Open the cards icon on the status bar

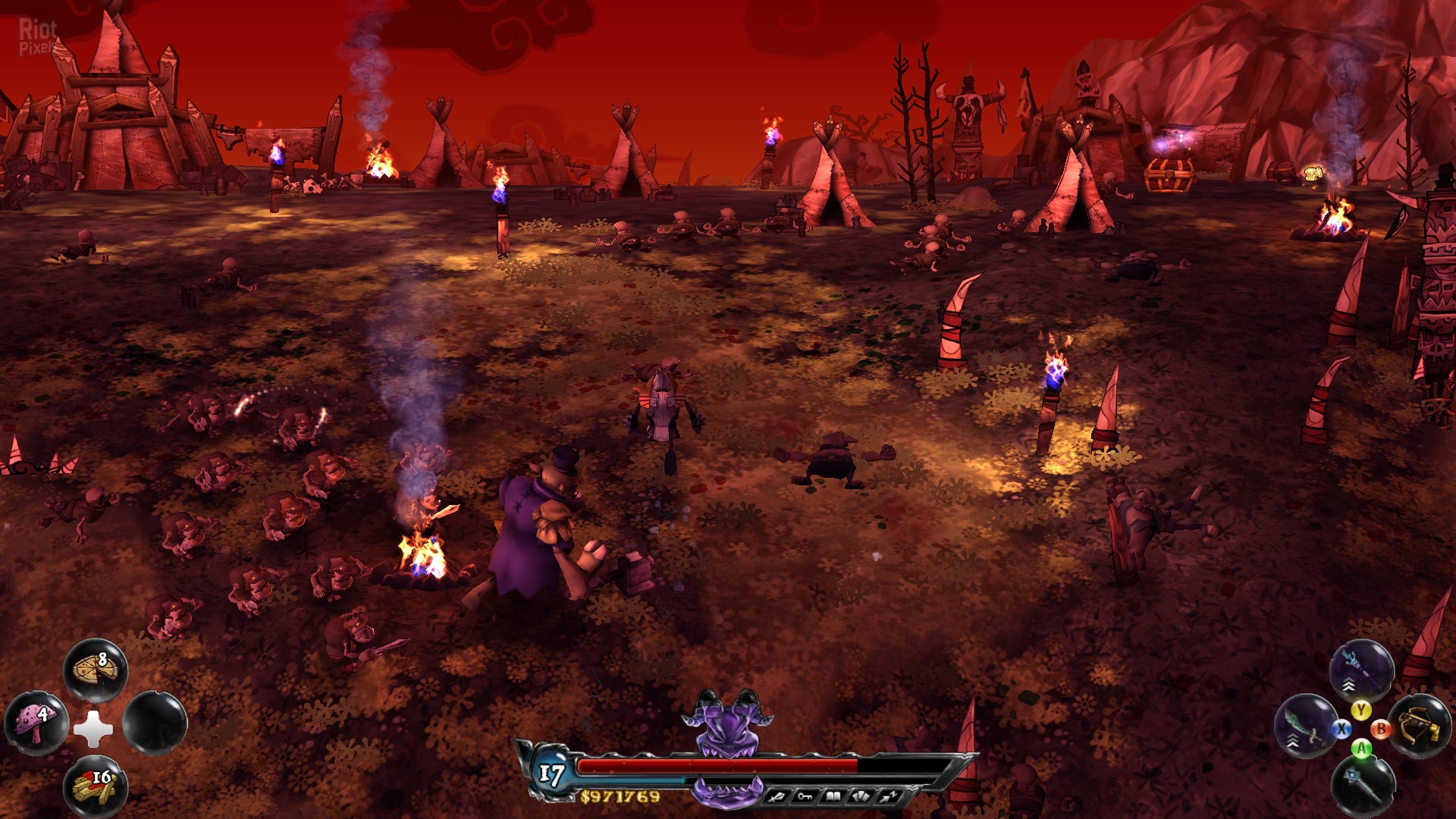point(862,796)
